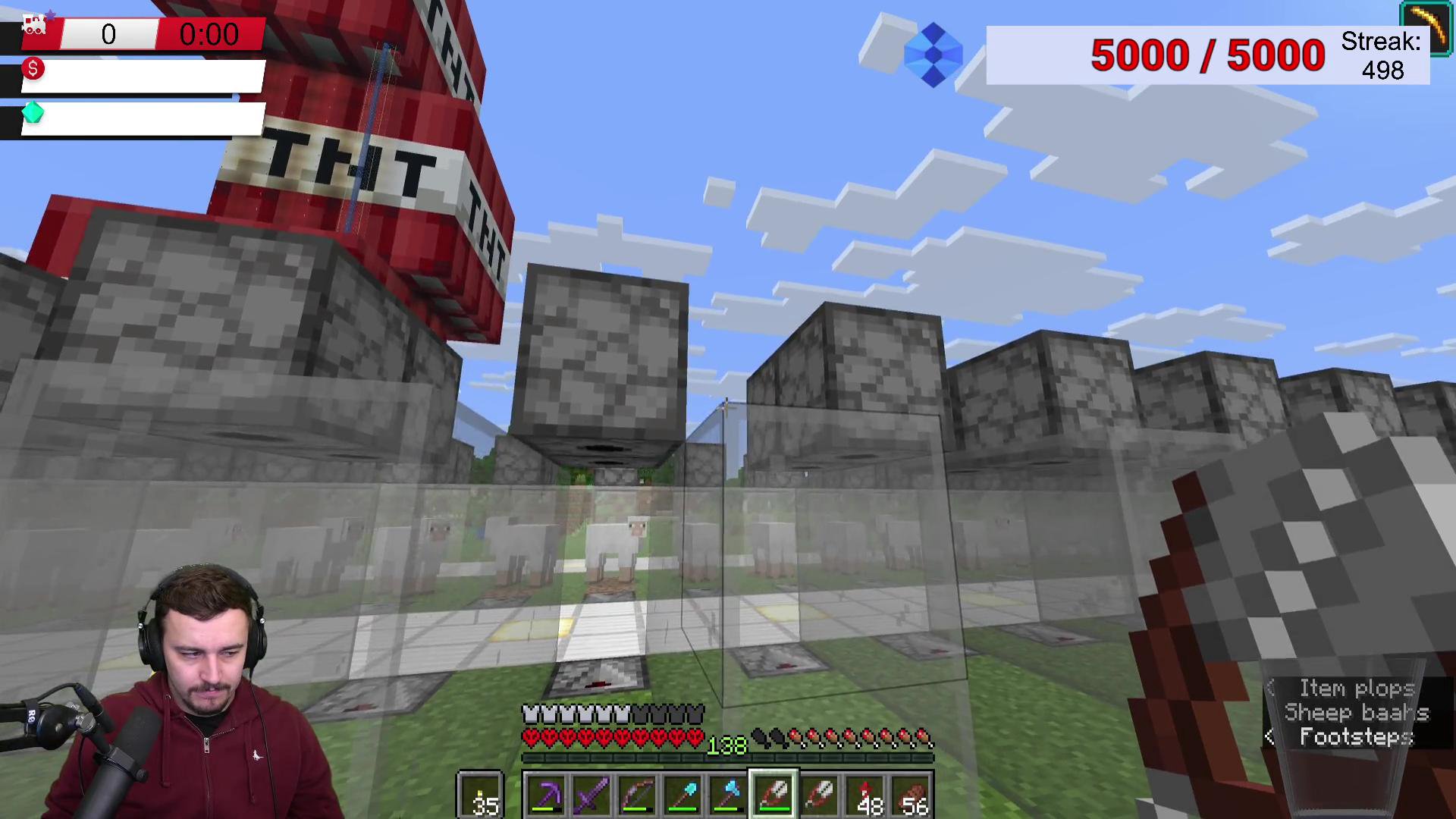Screen dimensions: 1456x819
Task: Equip the diamond axe from the hotbar
Action: pyautogui.click(x=728, y=795)
